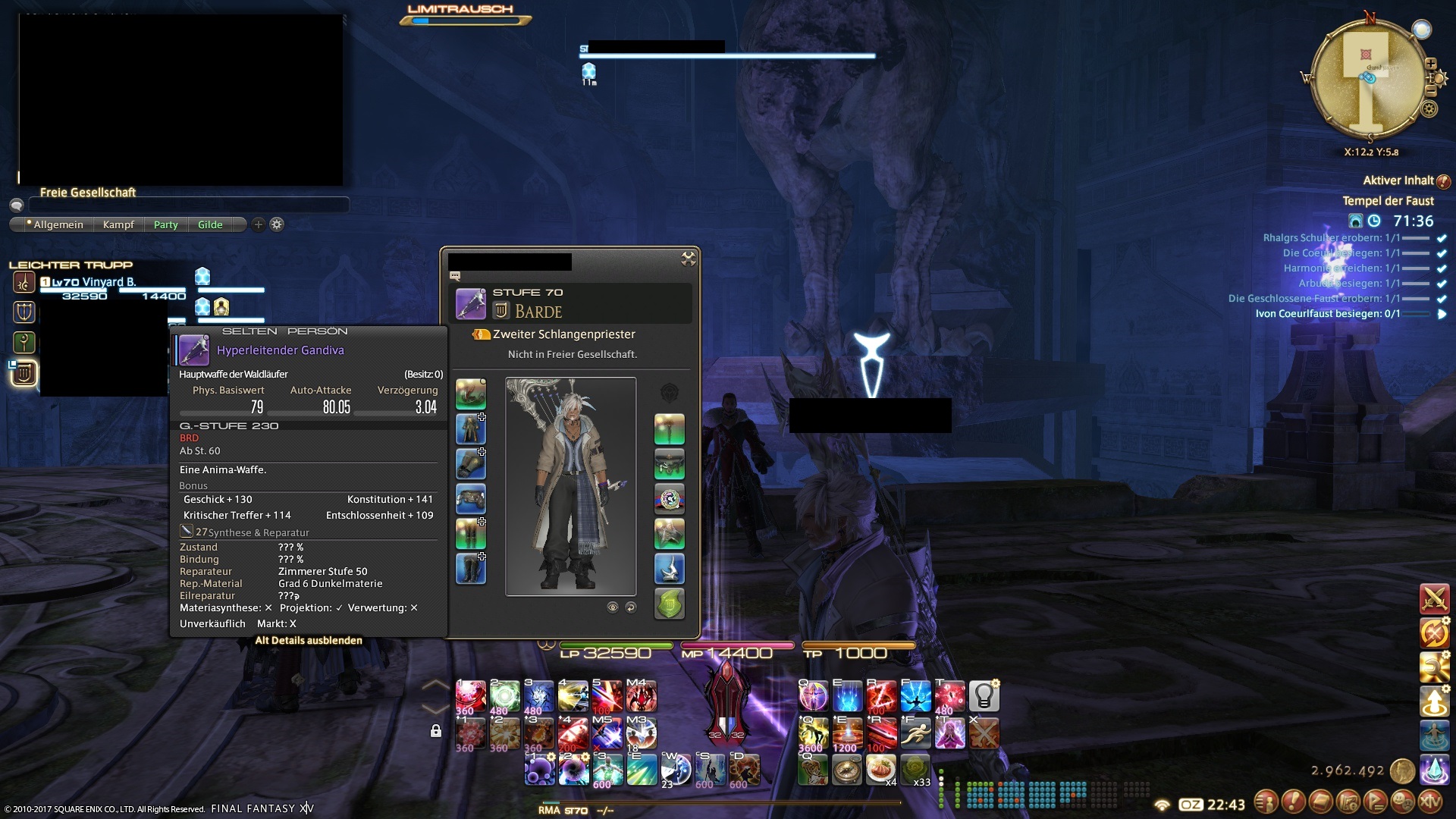Open the Party chat tab
1456x819 pixels.
165,224
